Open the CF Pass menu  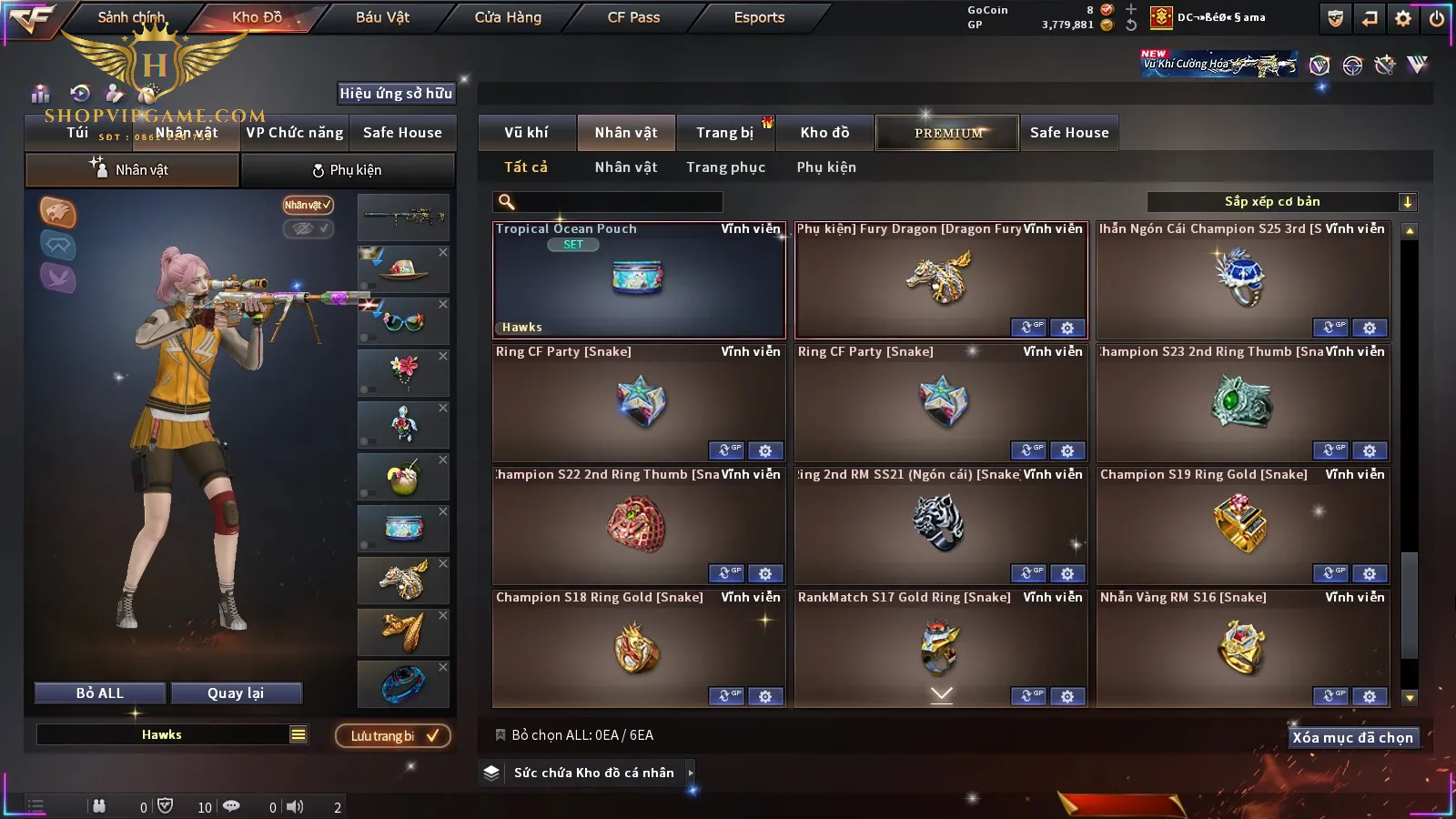pos(633,17)
